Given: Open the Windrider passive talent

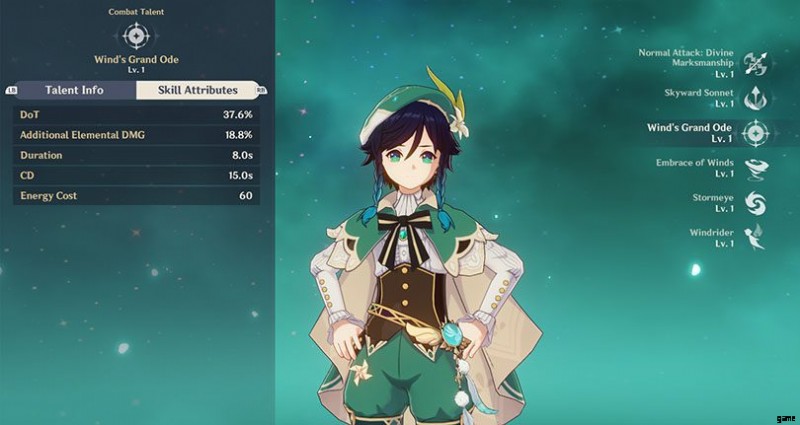Looking at the screenshot, I should click(x=755, y=237).
